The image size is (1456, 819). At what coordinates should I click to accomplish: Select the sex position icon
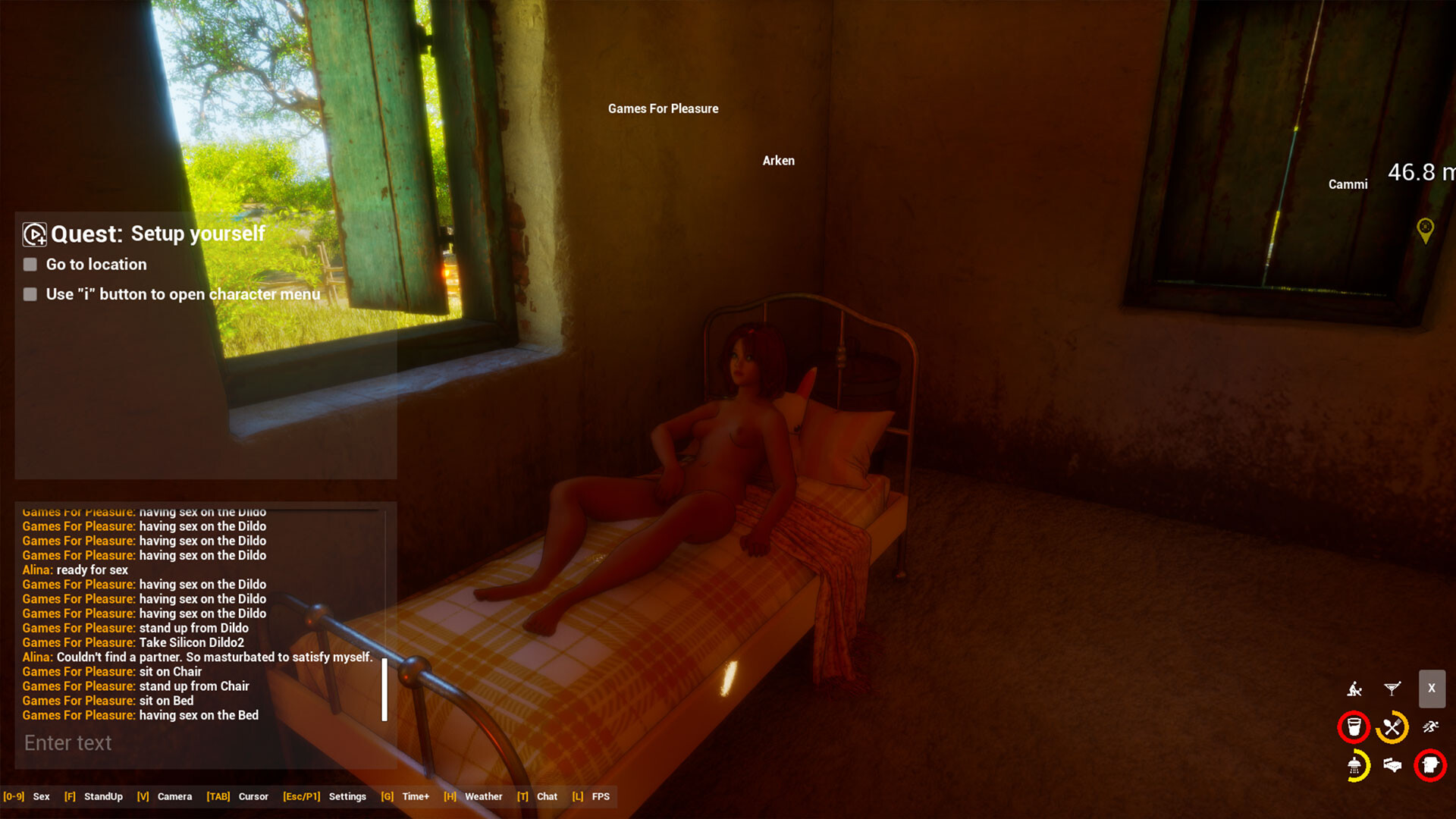tap(1355, 689)
